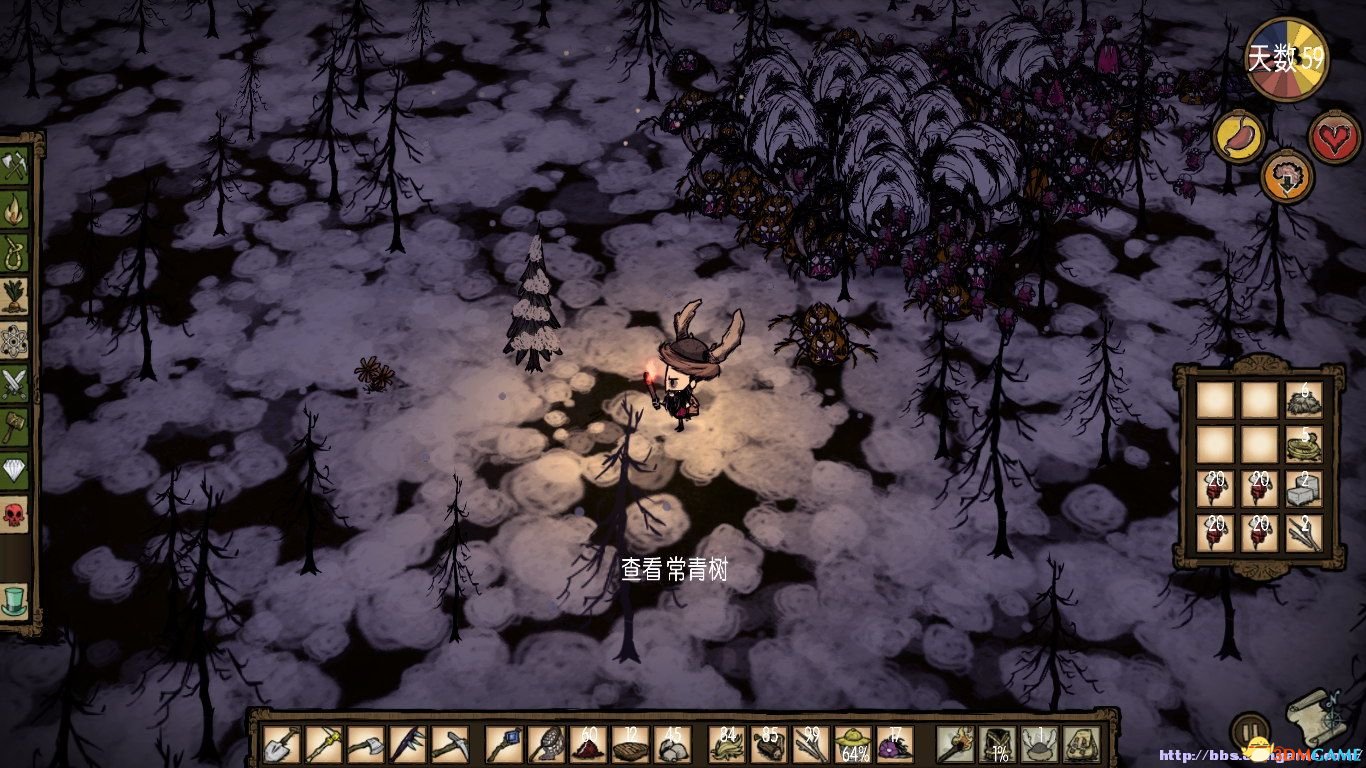Select the axe hotbar slot

pos(366,745)
